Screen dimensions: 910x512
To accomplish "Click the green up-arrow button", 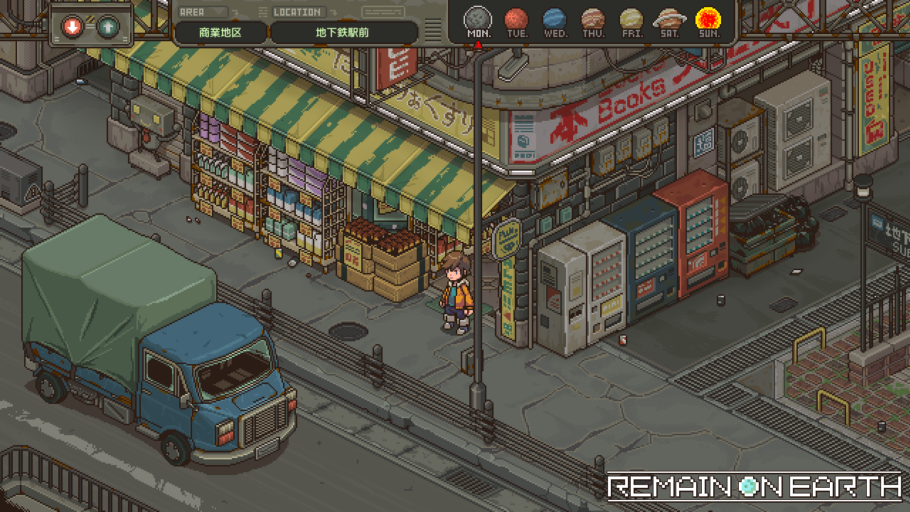I will [108, 27].
